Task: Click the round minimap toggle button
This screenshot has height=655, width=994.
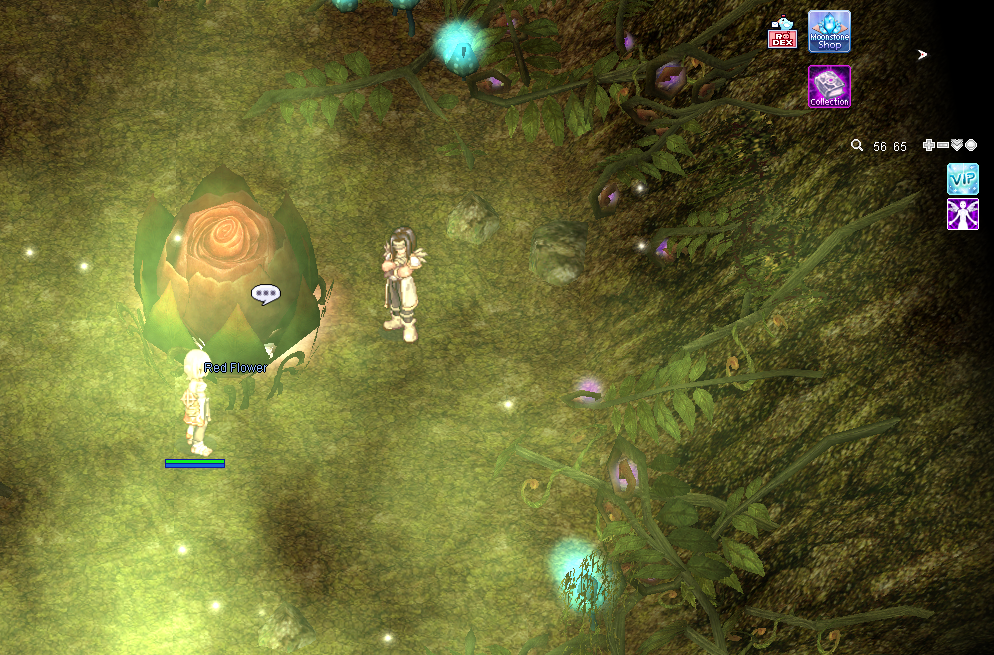Action: (x=971, y=145)
